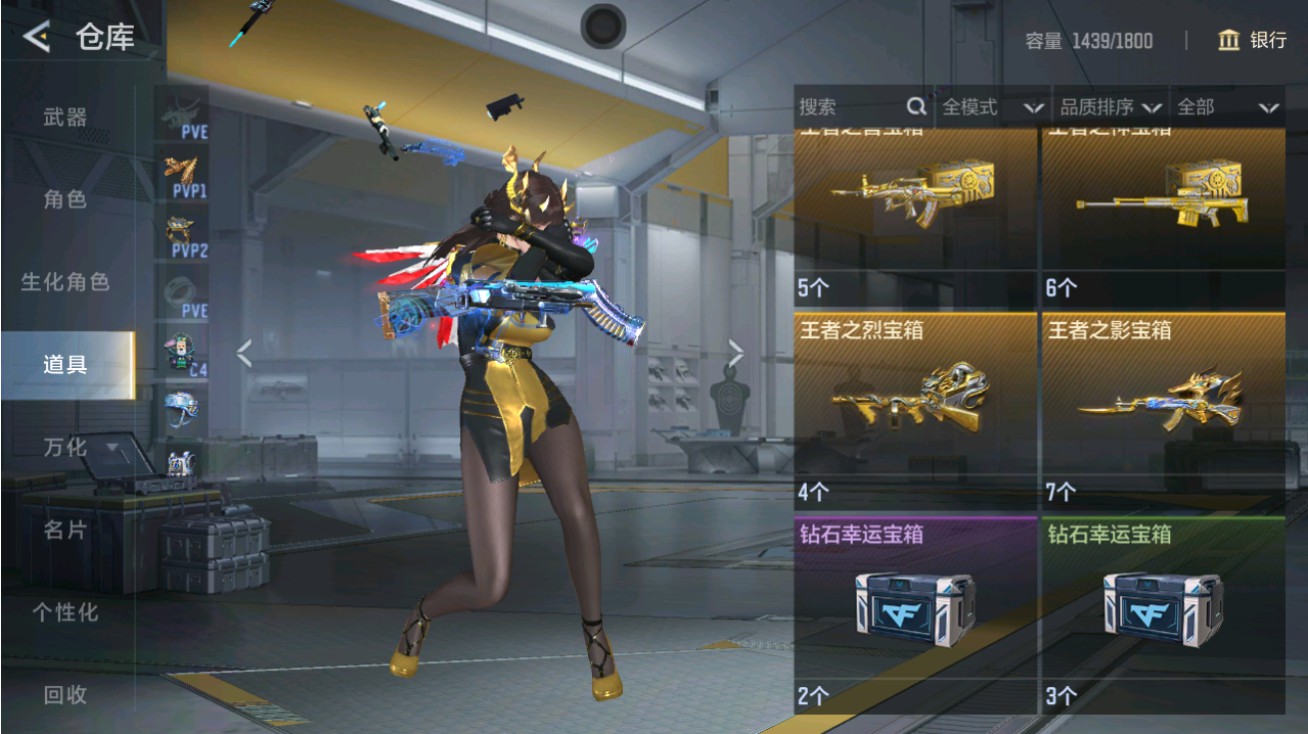Choose the green 钻石幸运宝箱 with 3个
This screenshot has height=734, width=1308.
point(1163,612)
